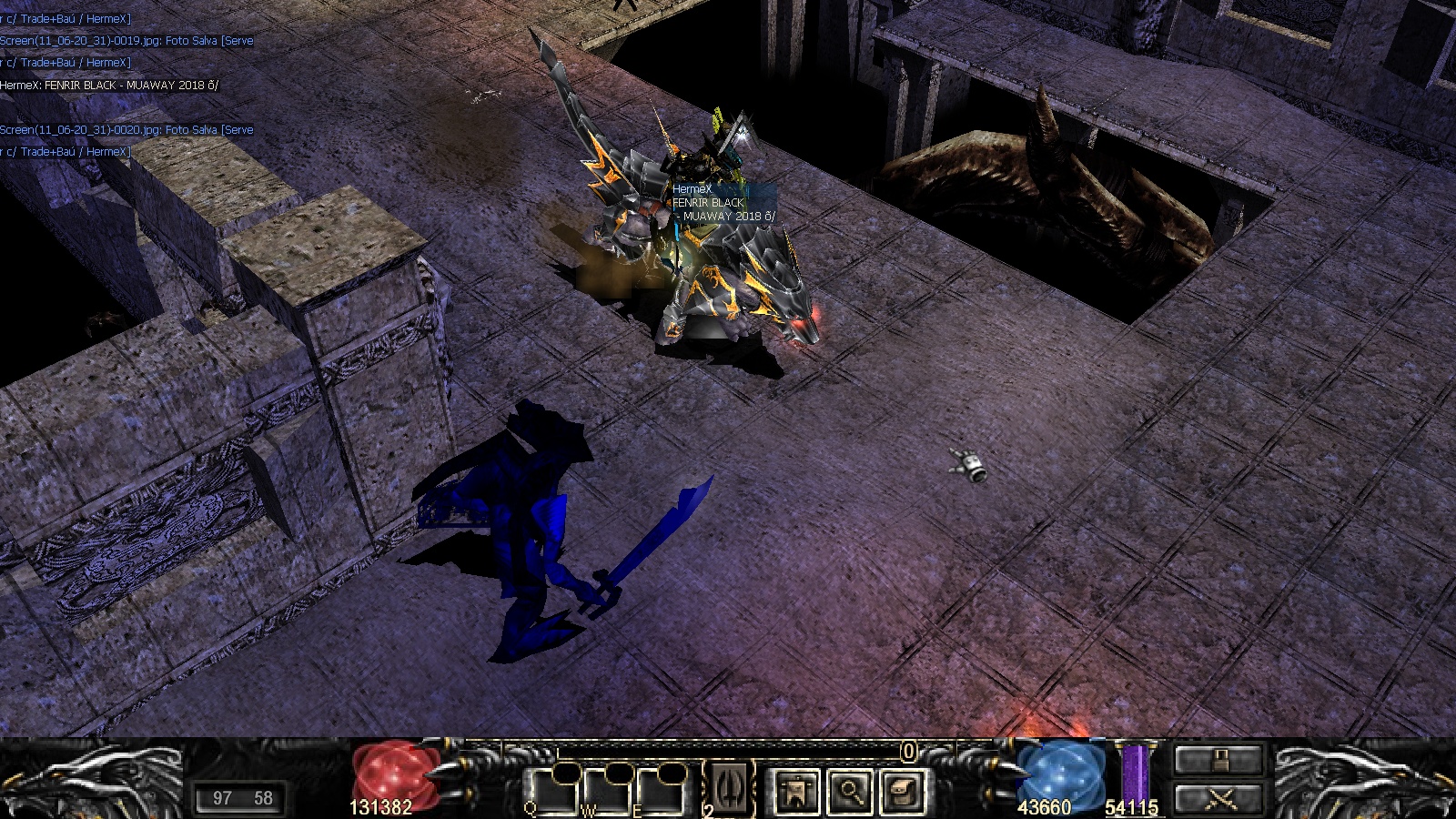The image size is (1456, 819).
Task: Open the character banner panel
Action: (796, 790)
